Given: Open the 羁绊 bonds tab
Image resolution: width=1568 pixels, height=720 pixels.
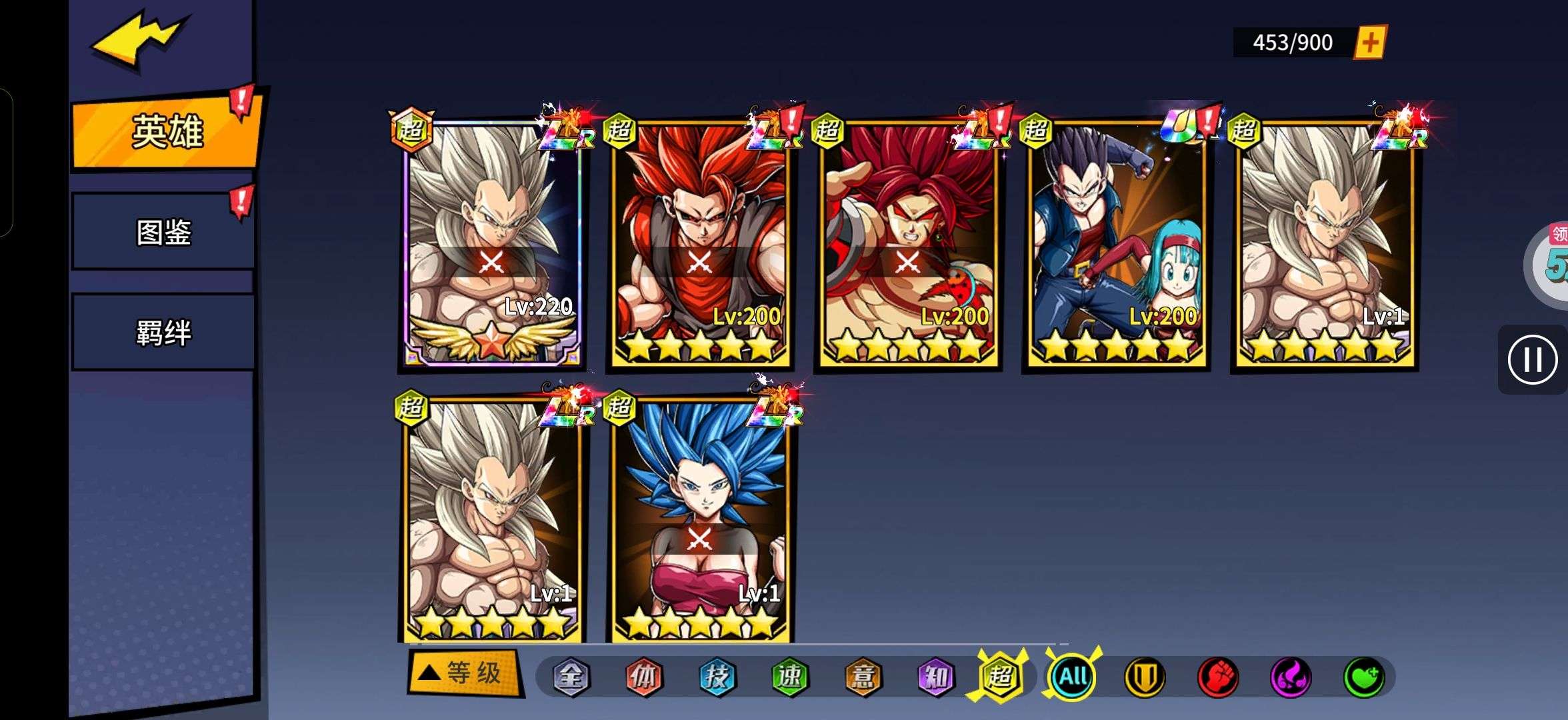Looking at the screenshot, I should [163, 332].
